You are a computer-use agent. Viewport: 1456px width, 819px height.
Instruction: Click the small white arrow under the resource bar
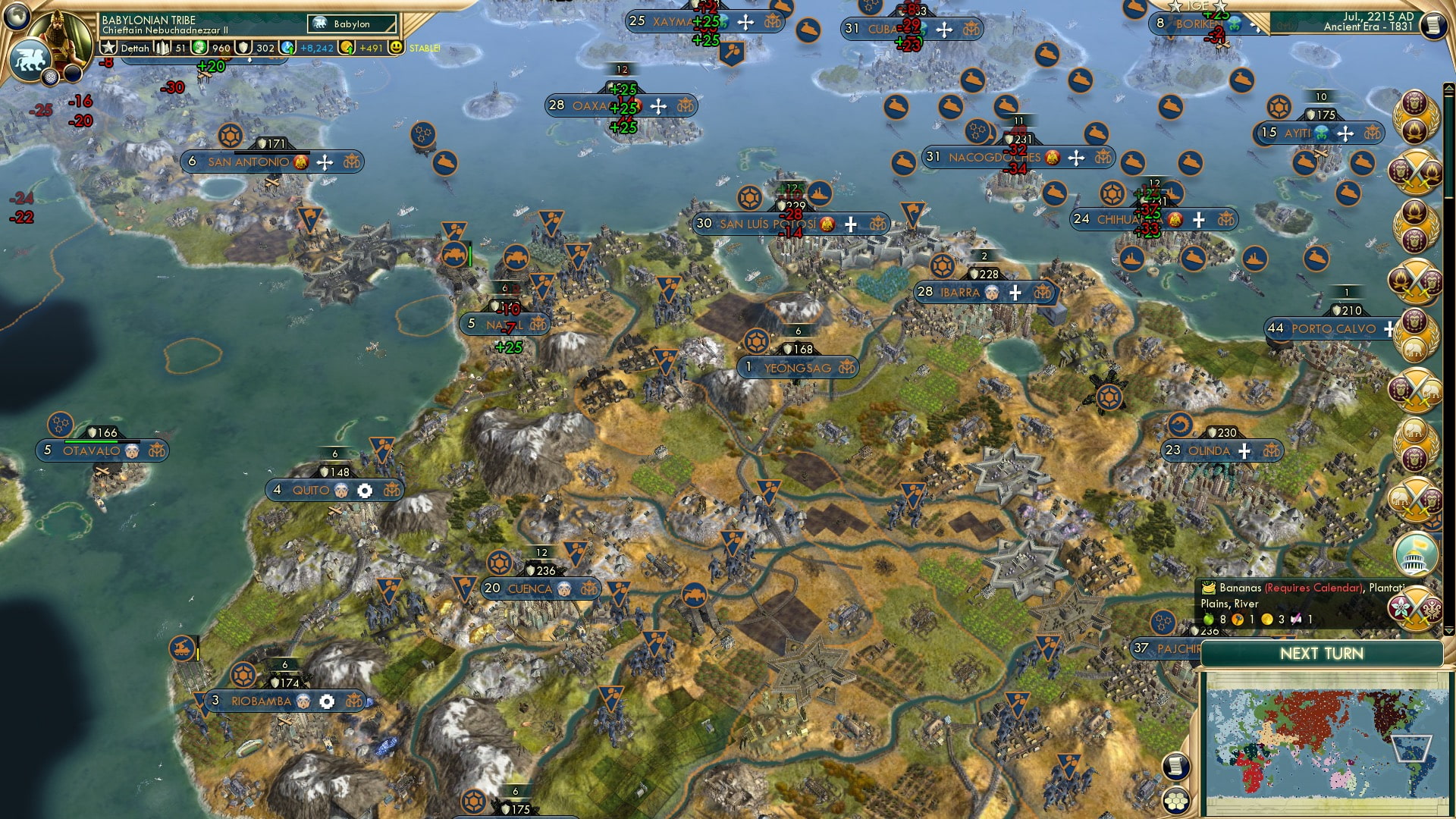coord(249,58)
